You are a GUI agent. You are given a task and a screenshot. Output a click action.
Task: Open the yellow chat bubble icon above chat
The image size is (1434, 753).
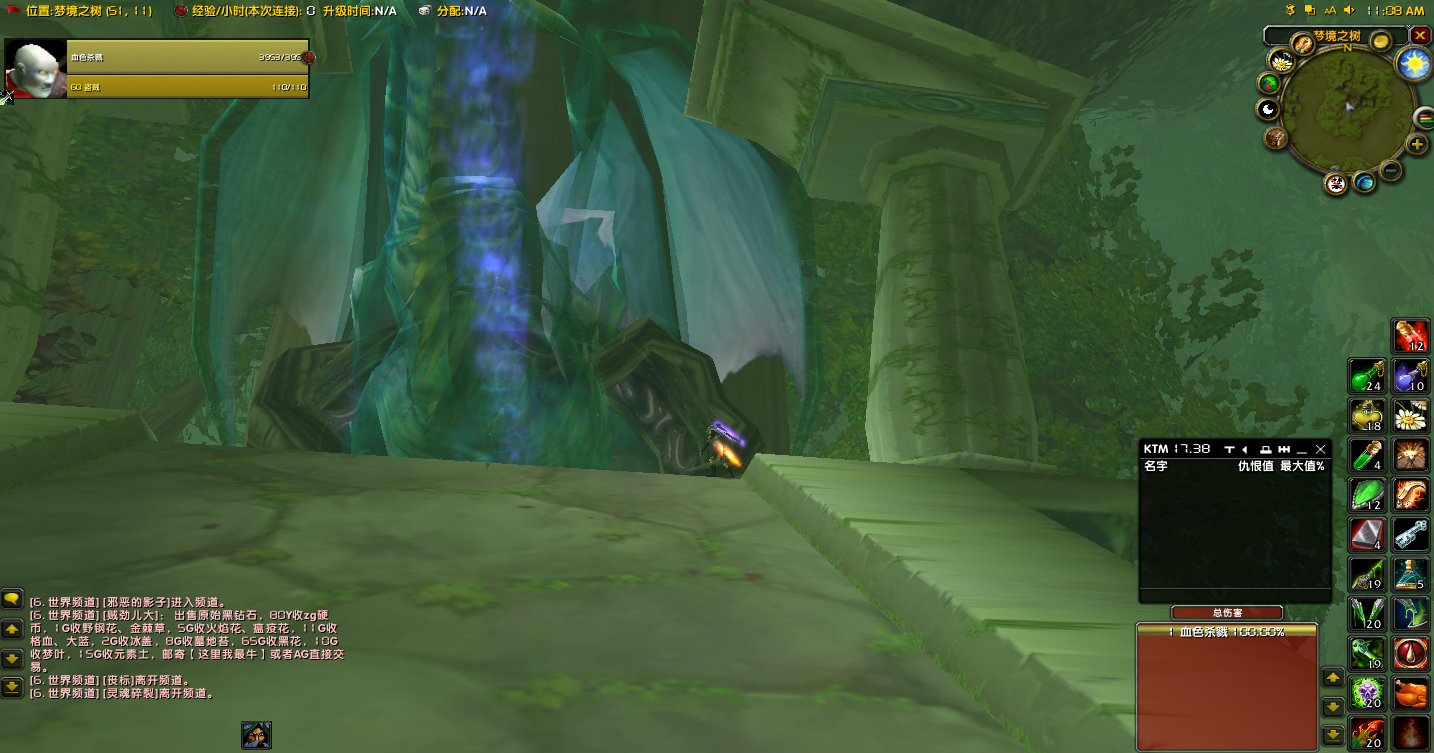click(x=12, y=601)
